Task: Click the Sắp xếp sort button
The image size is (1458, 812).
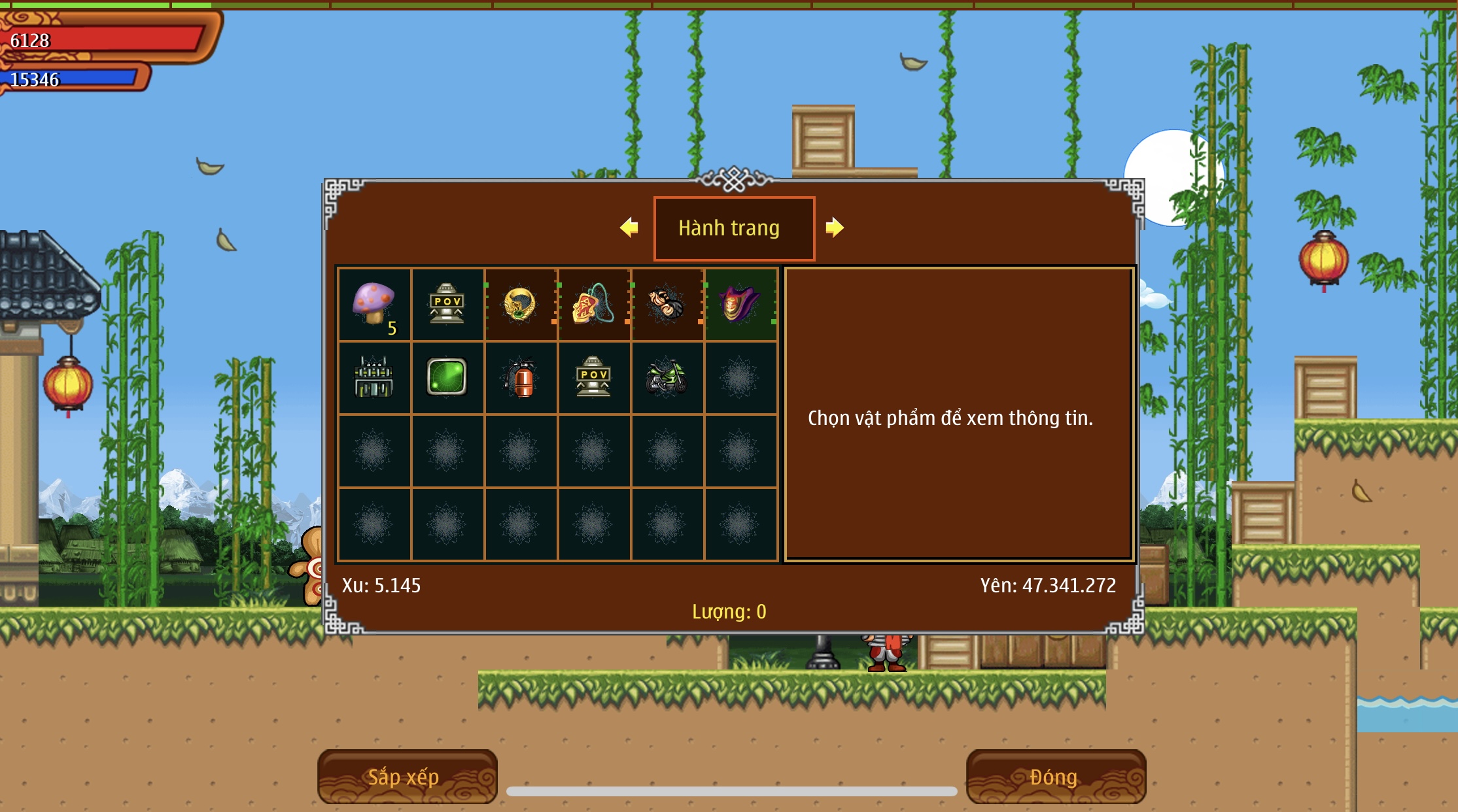Action: (407, 777)
